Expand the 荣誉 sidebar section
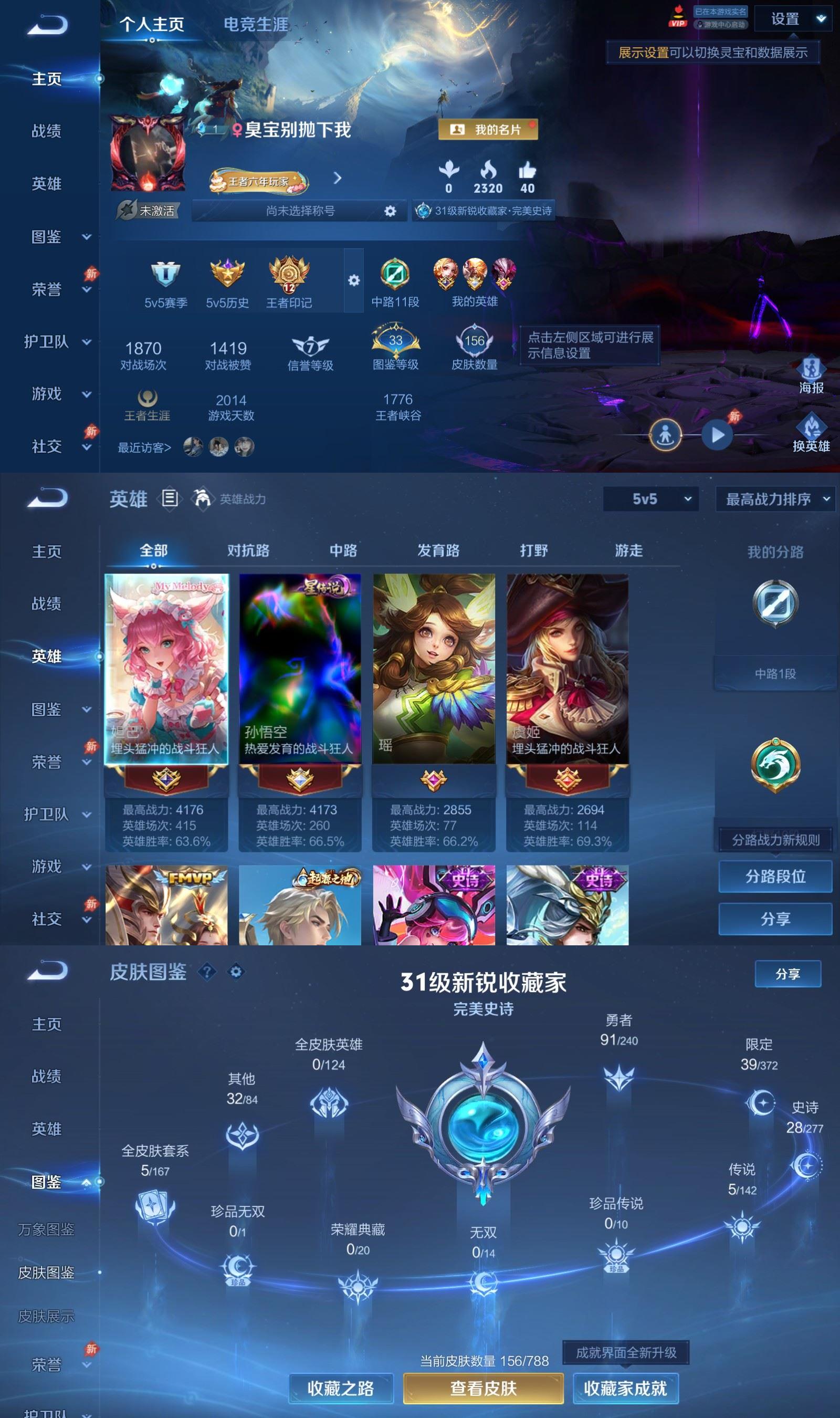The width and height of the screenshot is (840, 1418). [x=48, y=289]
